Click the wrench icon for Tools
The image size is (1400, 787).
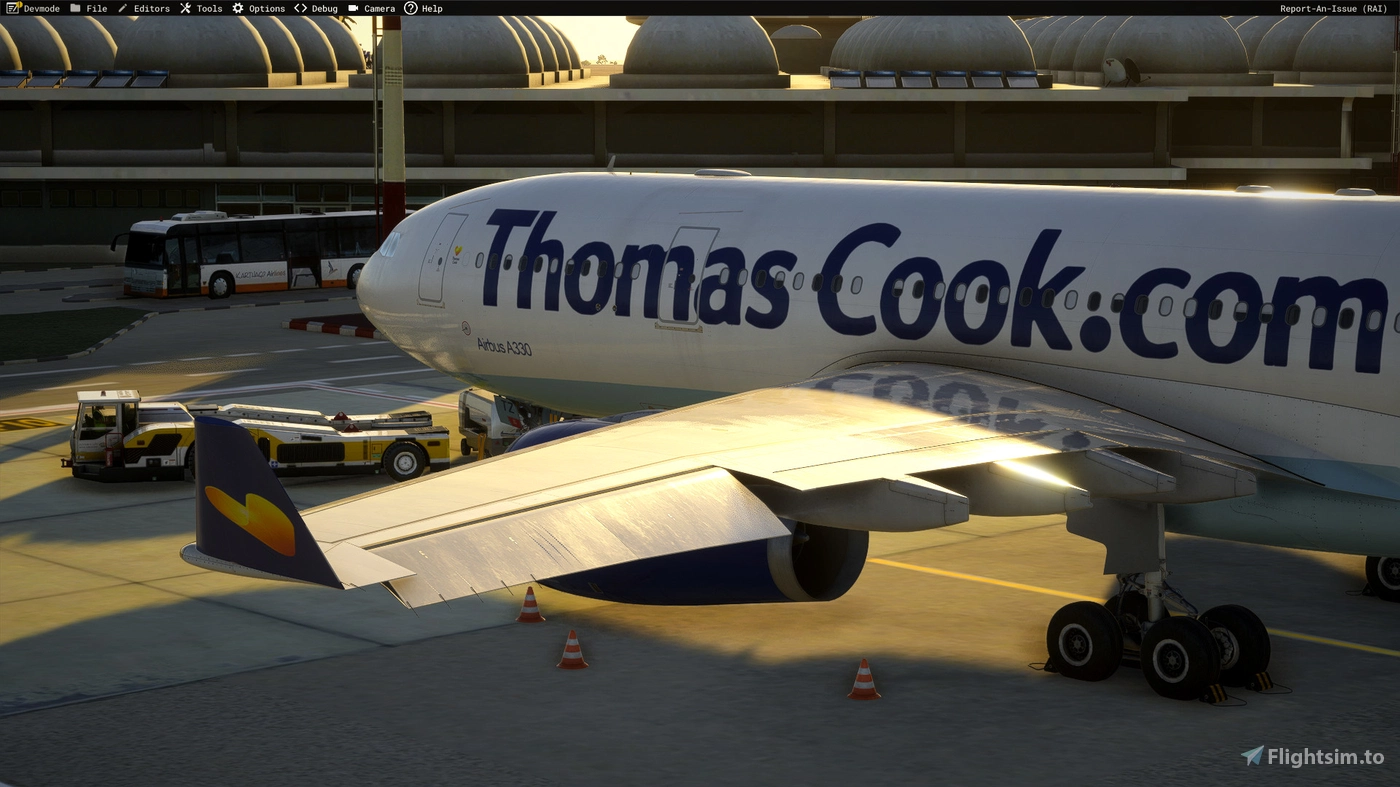pyautogui.click(x=184, y=8)
